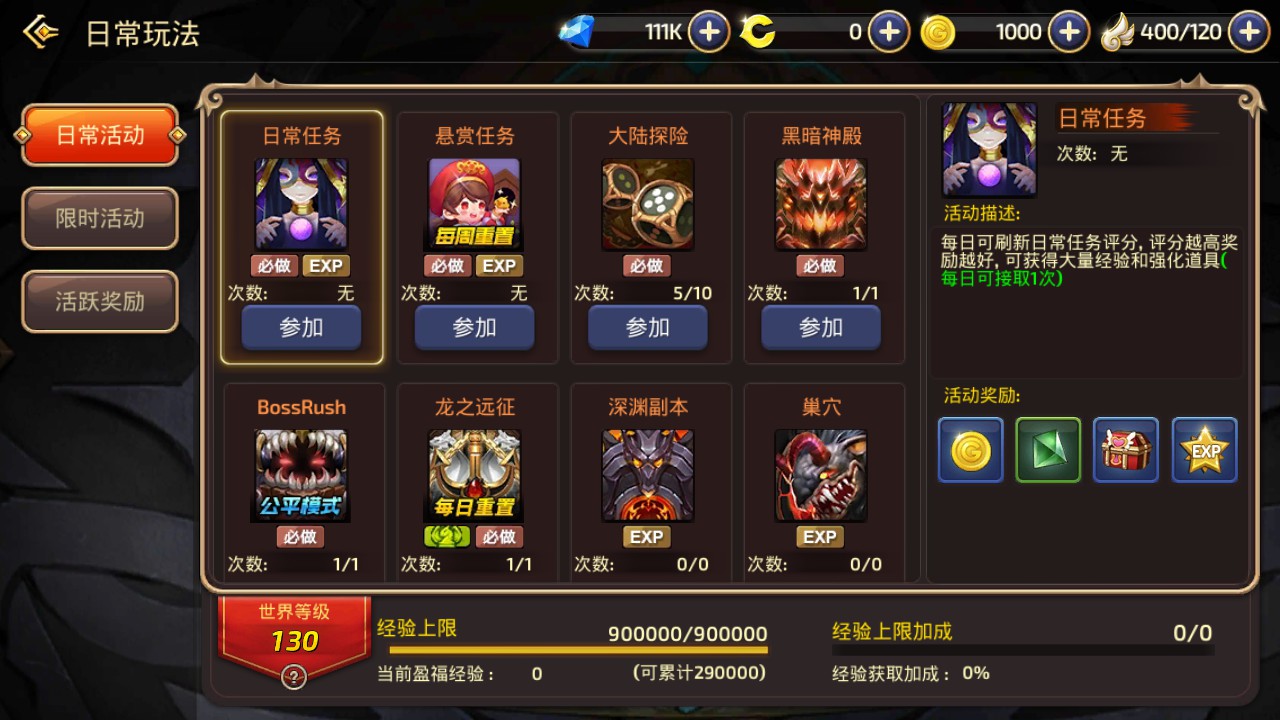This screenshot has width=1280, height=720.
Task: Open the red treasure chest reward icon
Action: pos(1125,450)
